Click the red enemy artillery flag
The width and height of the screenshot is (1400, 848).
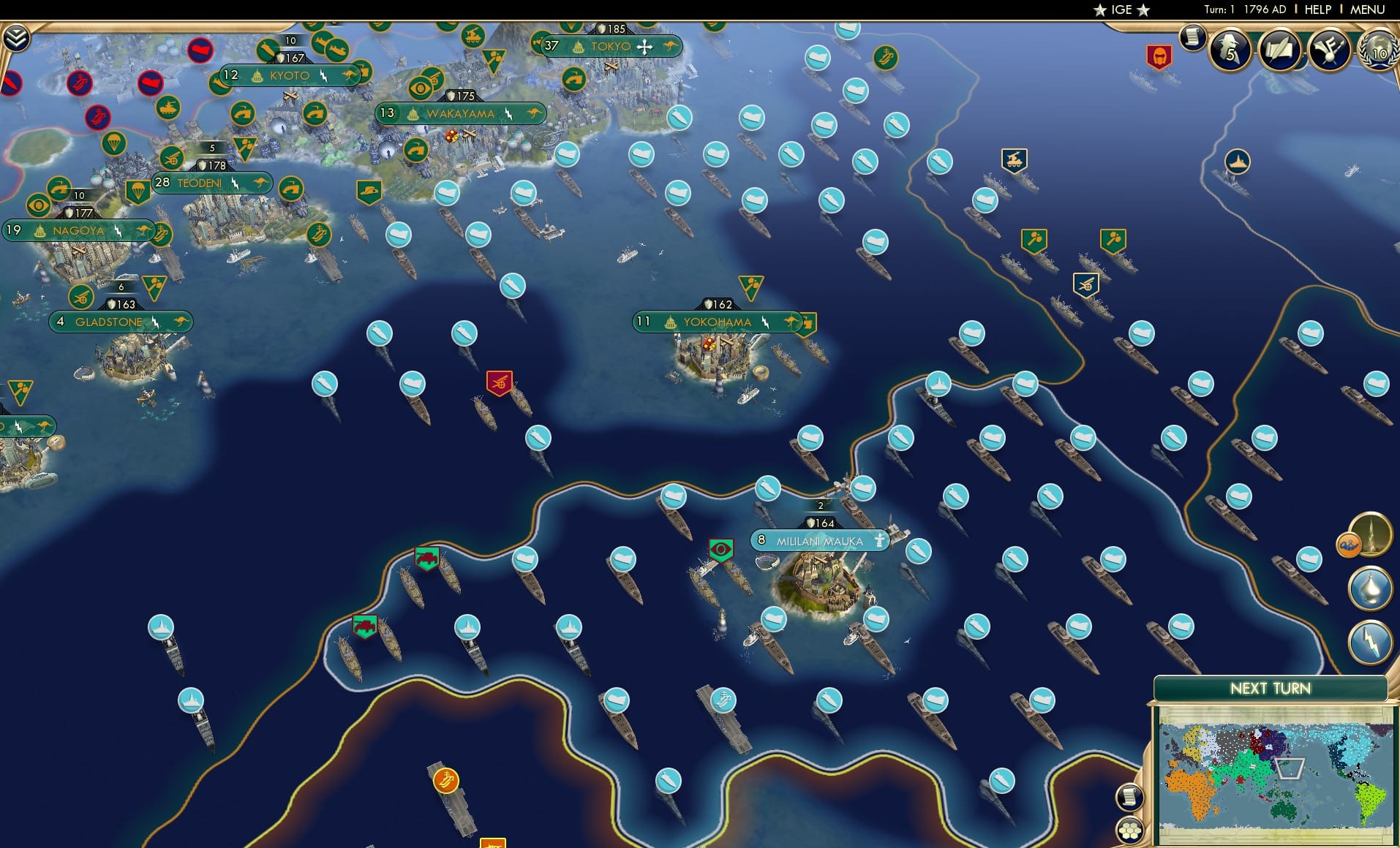point(498,382)
